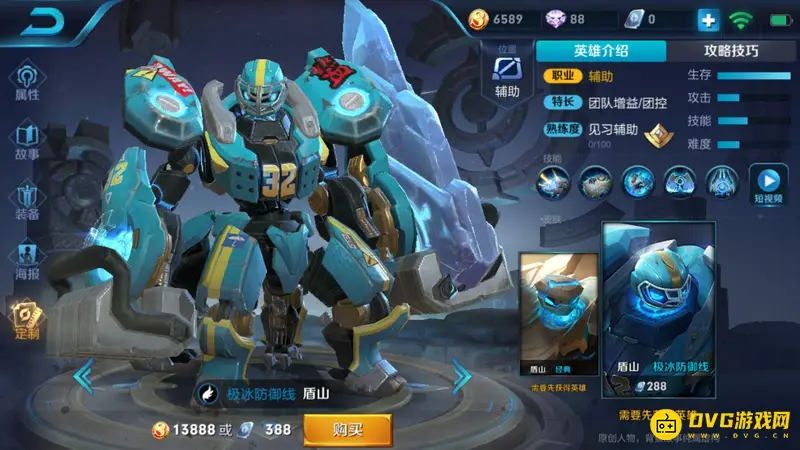Open the 装备 equipment section

pos(27,201)
